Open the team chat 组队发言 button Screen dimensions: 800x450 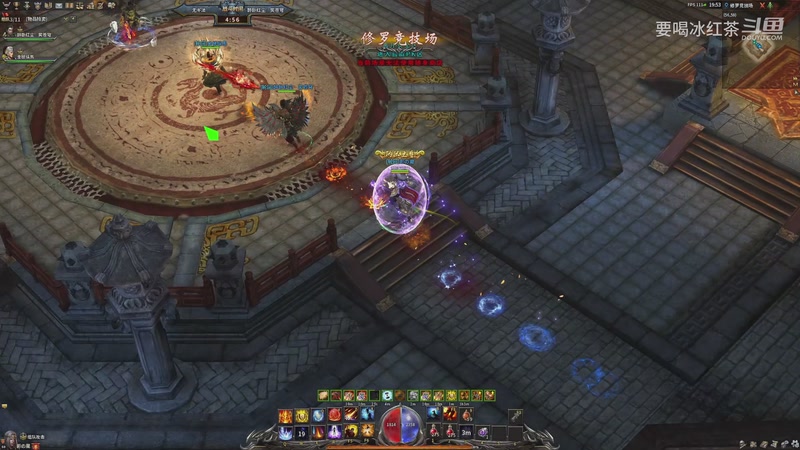coord(36,436)
